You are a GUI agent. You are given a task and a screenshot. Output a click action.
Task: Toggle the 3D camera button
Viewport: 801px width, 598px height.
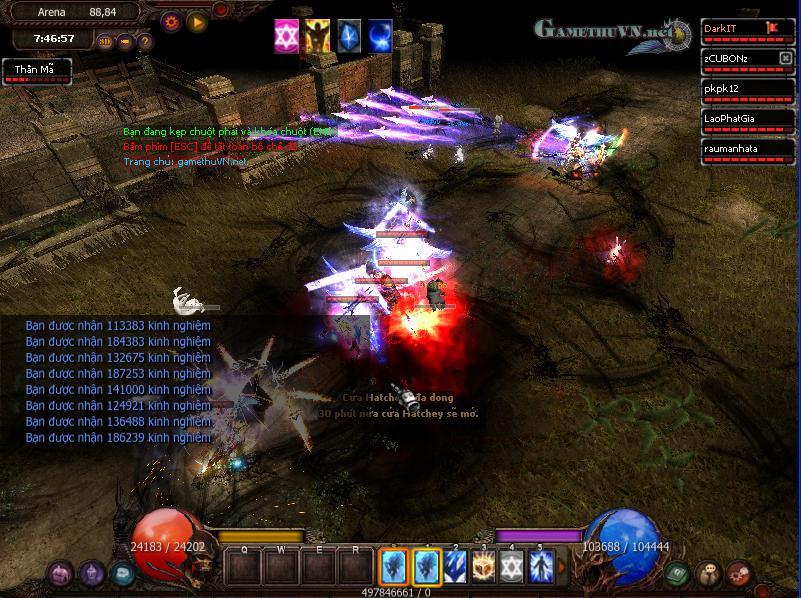point(106,42)
